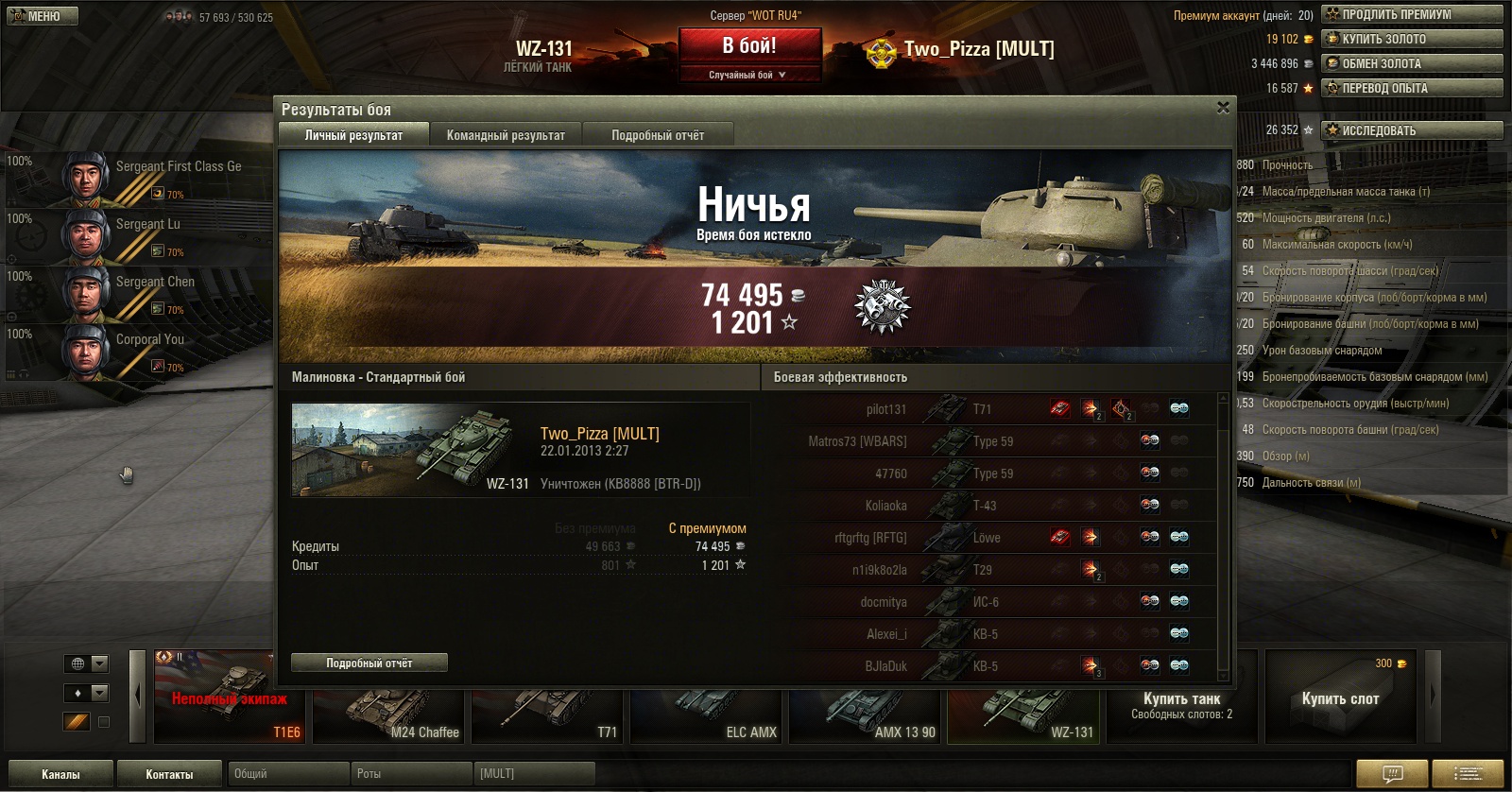The height and width of the screenshot is (792, 1512).
Task: Open the Случайный бой battle type dropdown
Action: pos(748,75)
